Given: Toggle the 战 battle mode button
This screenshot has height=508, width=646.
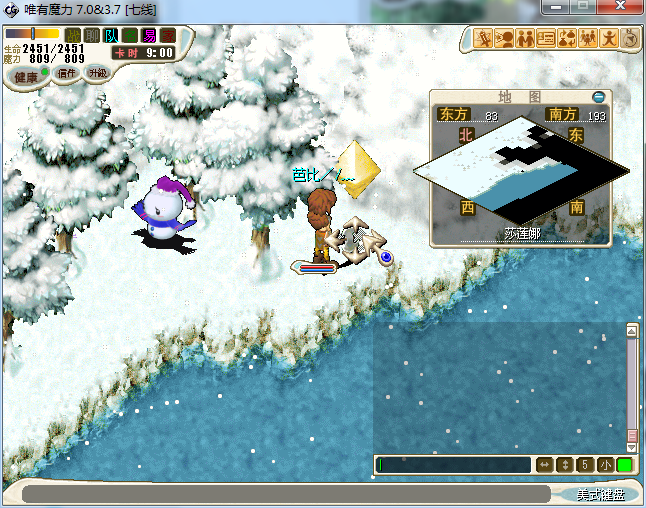Looking at the screenshot, I should click(73, 36).
